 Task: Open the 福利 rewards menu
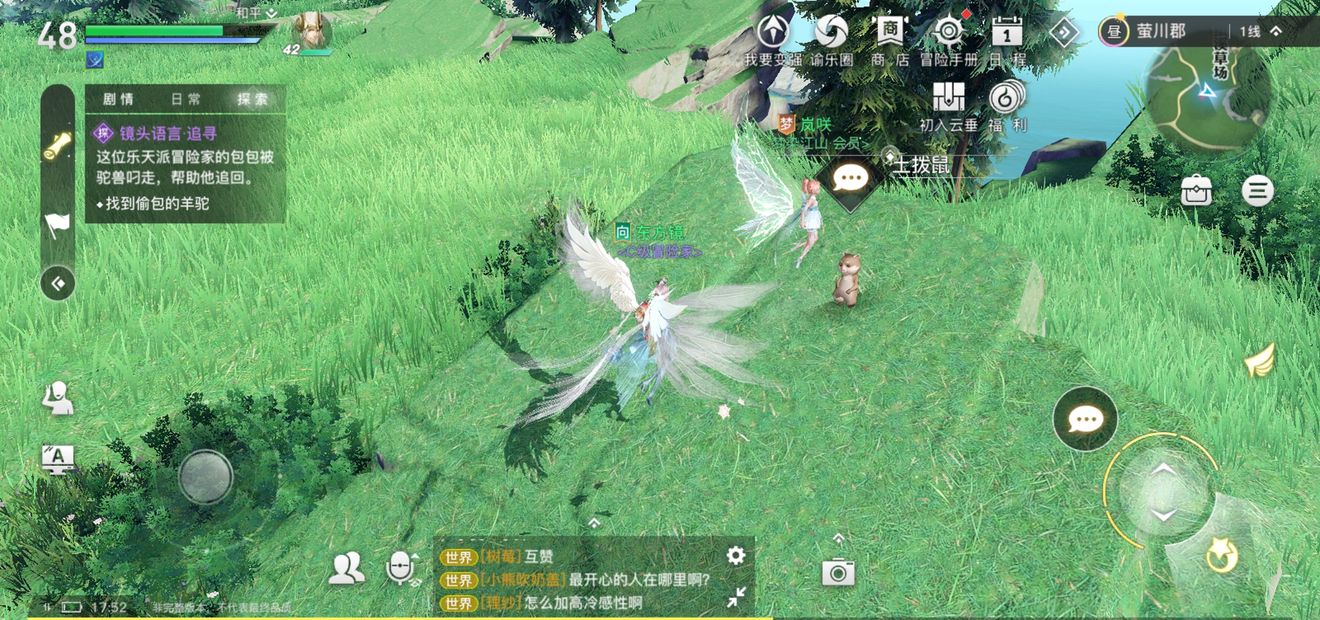tap(1006, 99)
